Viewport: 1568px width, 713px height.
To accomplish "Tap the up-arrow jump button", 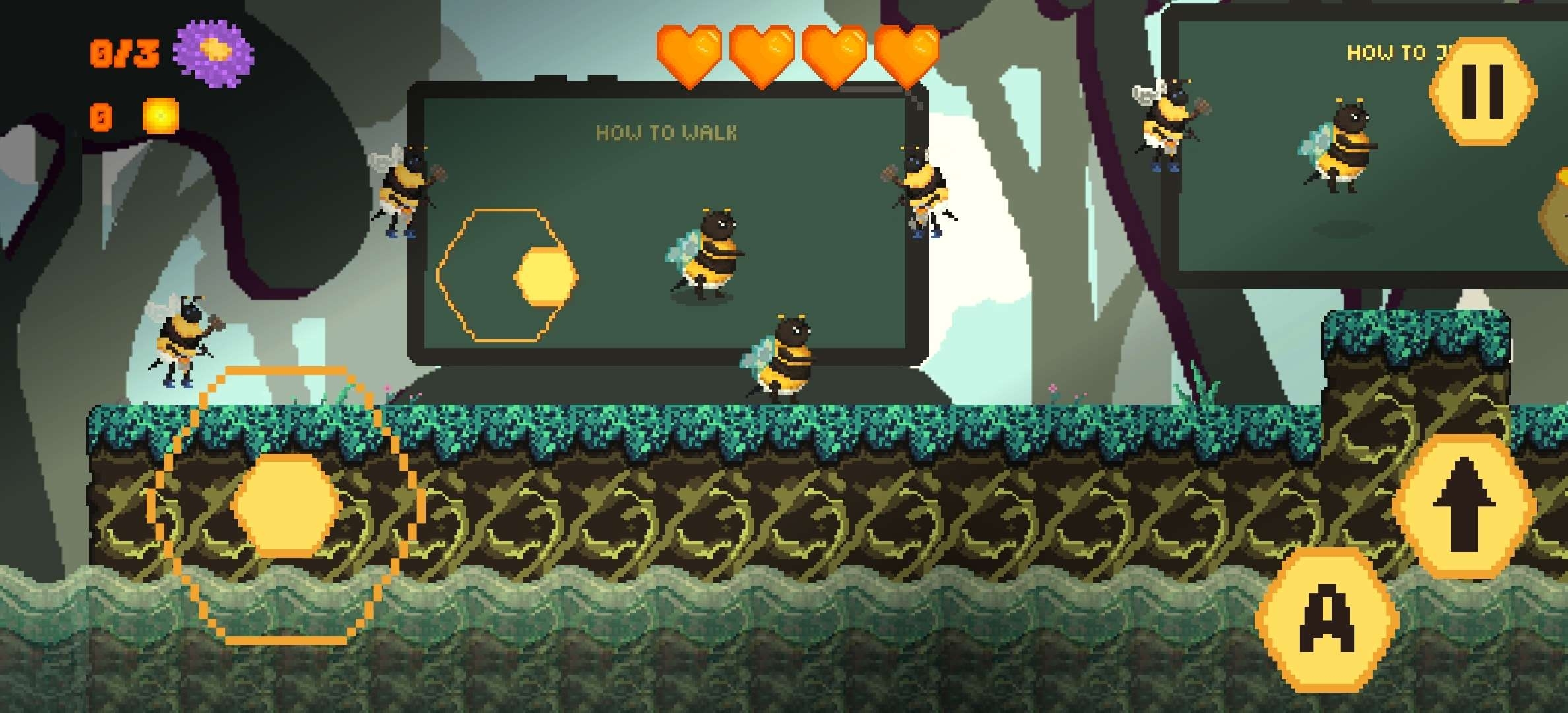I will pos(1464,506).
